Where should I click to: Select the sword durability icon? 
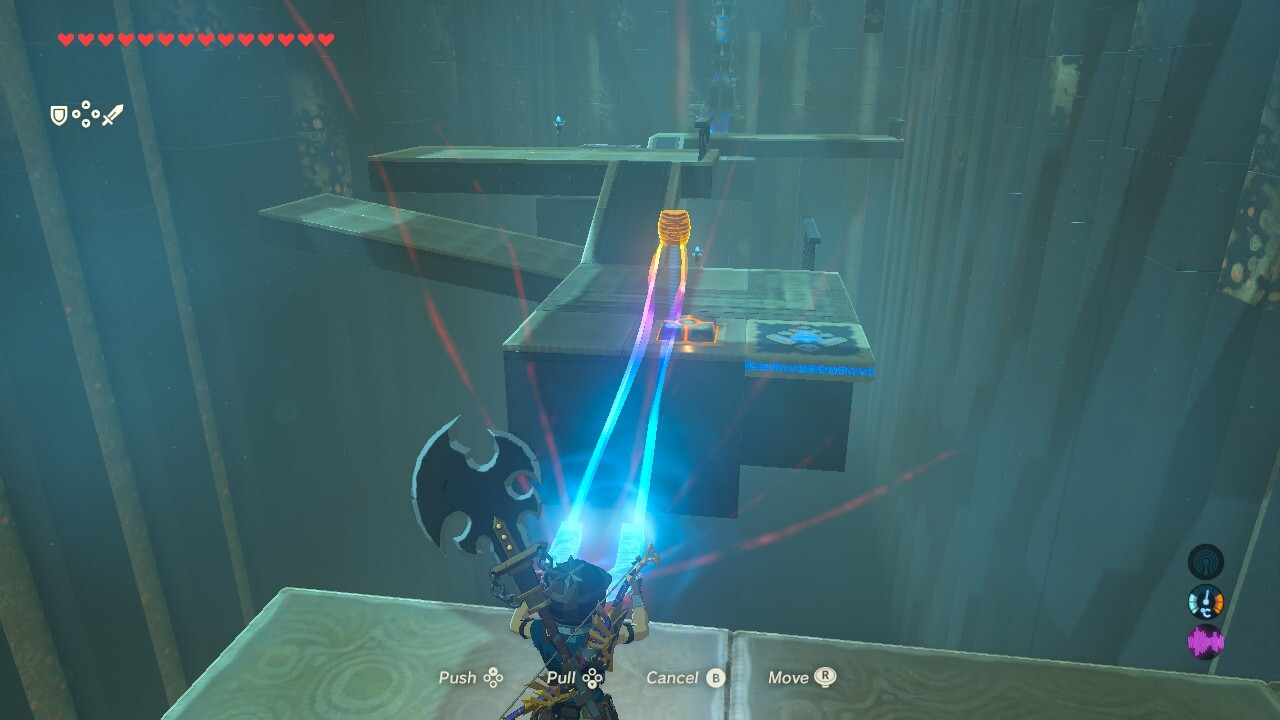(x=113, y=113)
